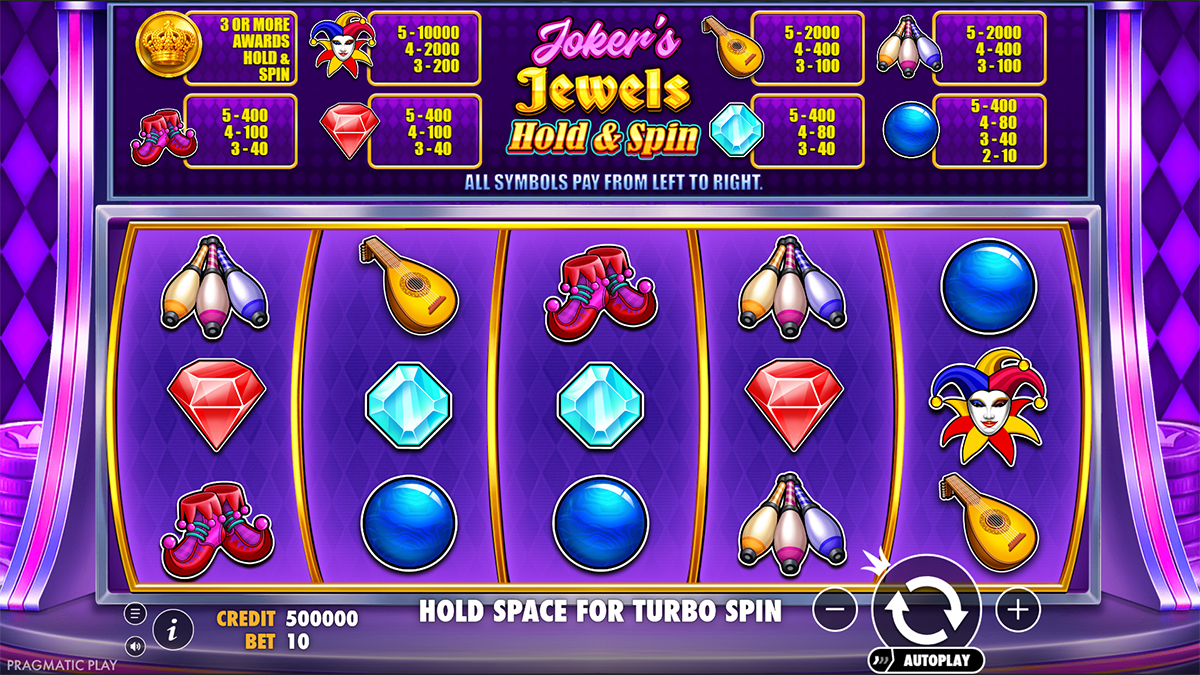Open the game info paytable

tap(174, 629)
